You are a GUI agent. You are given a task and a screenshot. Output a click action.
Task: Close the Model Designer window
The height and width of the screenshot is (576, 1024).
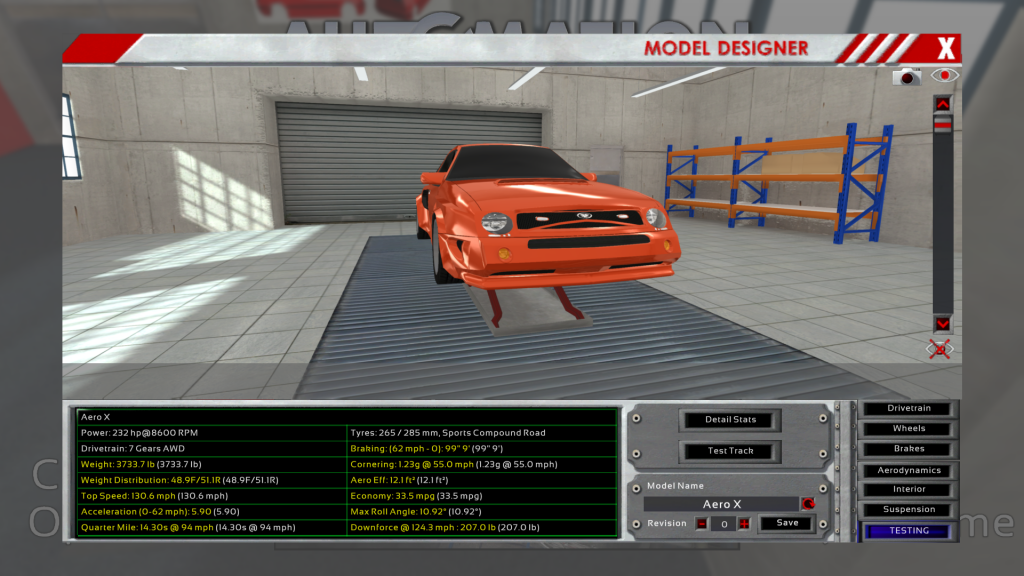946,48
